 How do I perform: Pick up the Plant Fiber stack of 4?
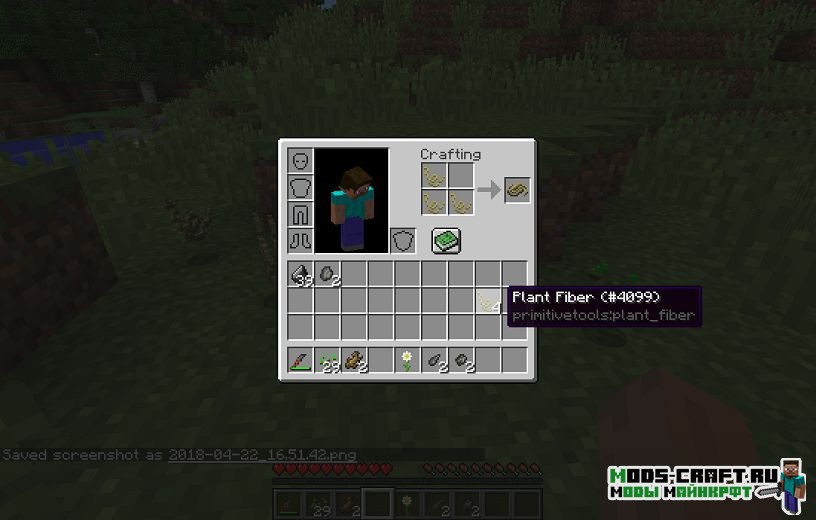click(488, 300)
